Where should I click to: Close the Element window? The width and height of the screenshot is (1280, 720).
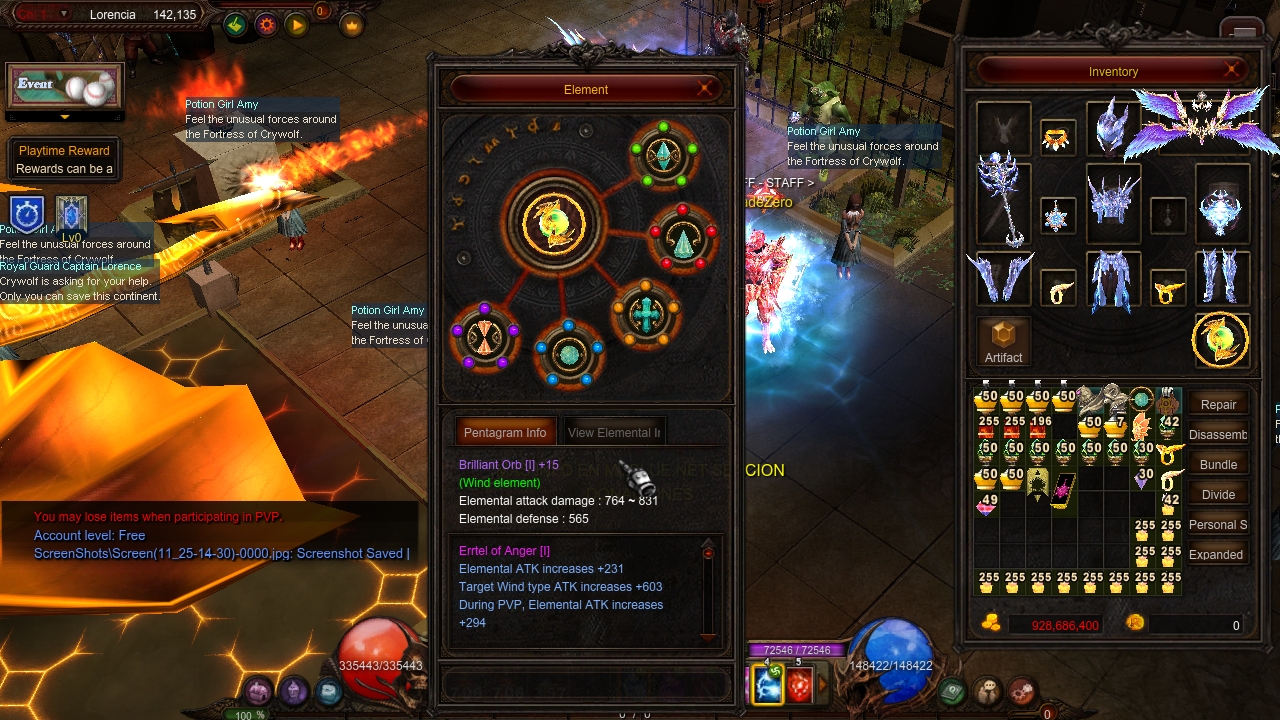pos(706,89)
